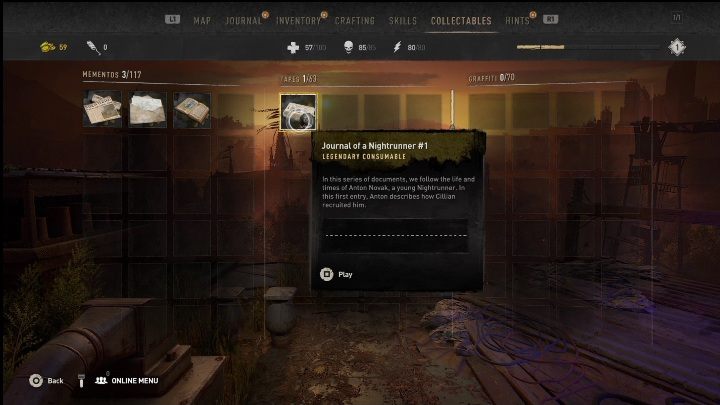Open the Map tab

(x=202, y=20)
